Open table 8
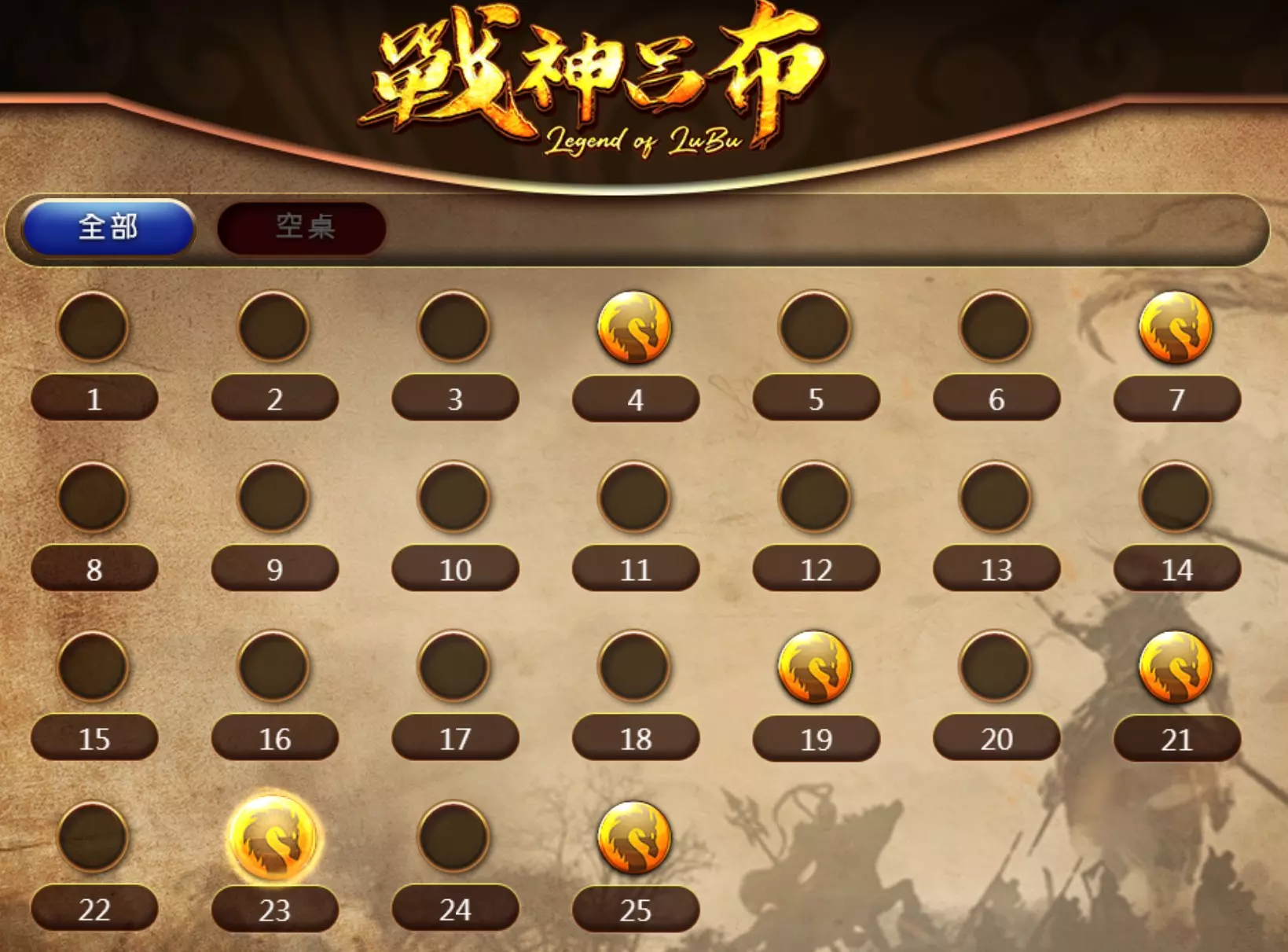The width and height of the screenshot is (1288, 952). (93, 568)
